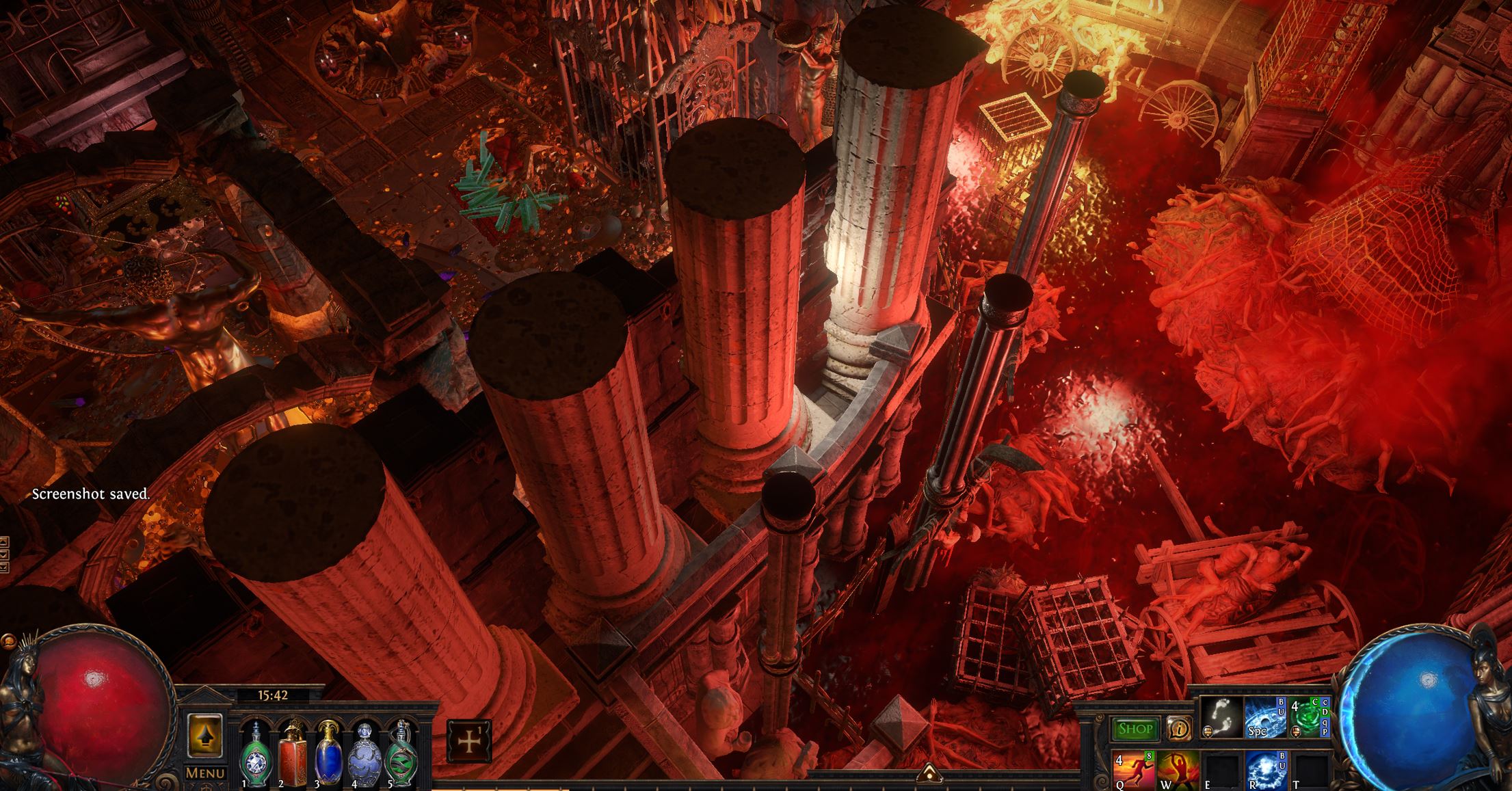Activate the blue vortex skill bound to Spc

pyautogui.click(x=1264, y=716)
